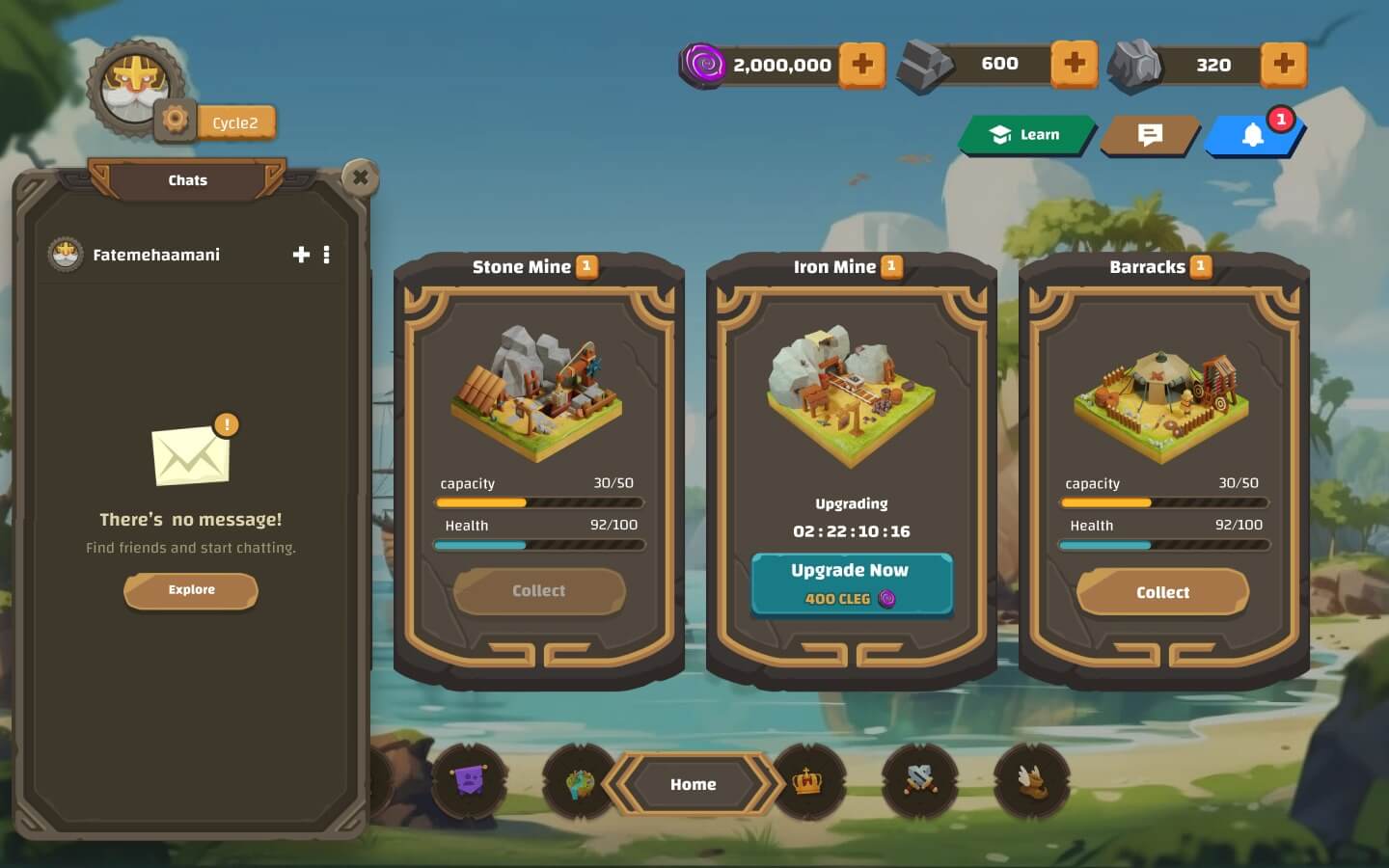The height and width of the screenshot is (868, 1389).
Task: Add more stone with the plus button
Action: coord(1283,64)
